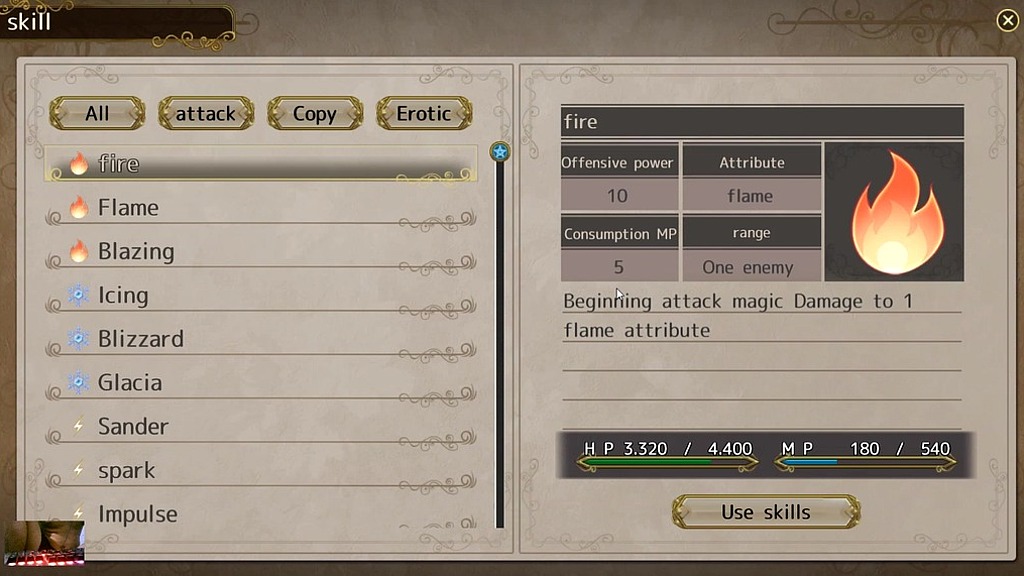
Task: Select the Blizzard skill
Action: pos(260,340)
